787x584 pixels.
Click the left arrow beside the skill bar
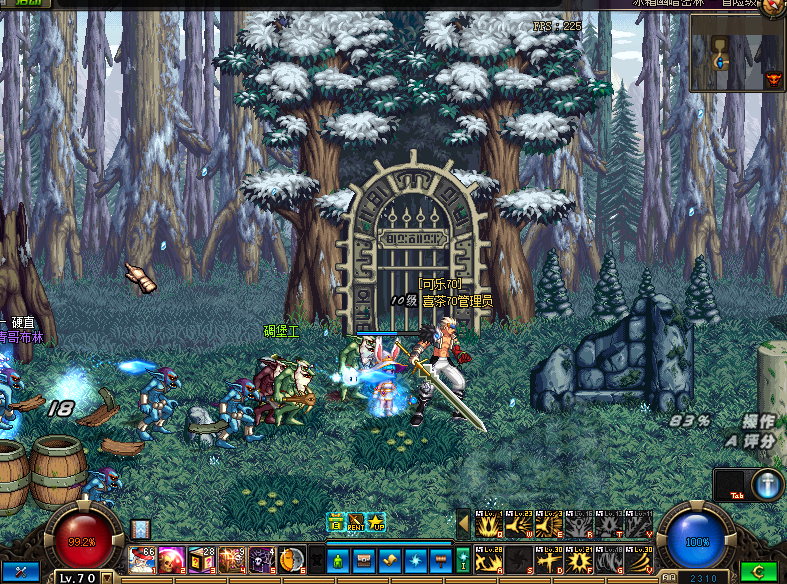pyautogui.click(x=463, y=522)
